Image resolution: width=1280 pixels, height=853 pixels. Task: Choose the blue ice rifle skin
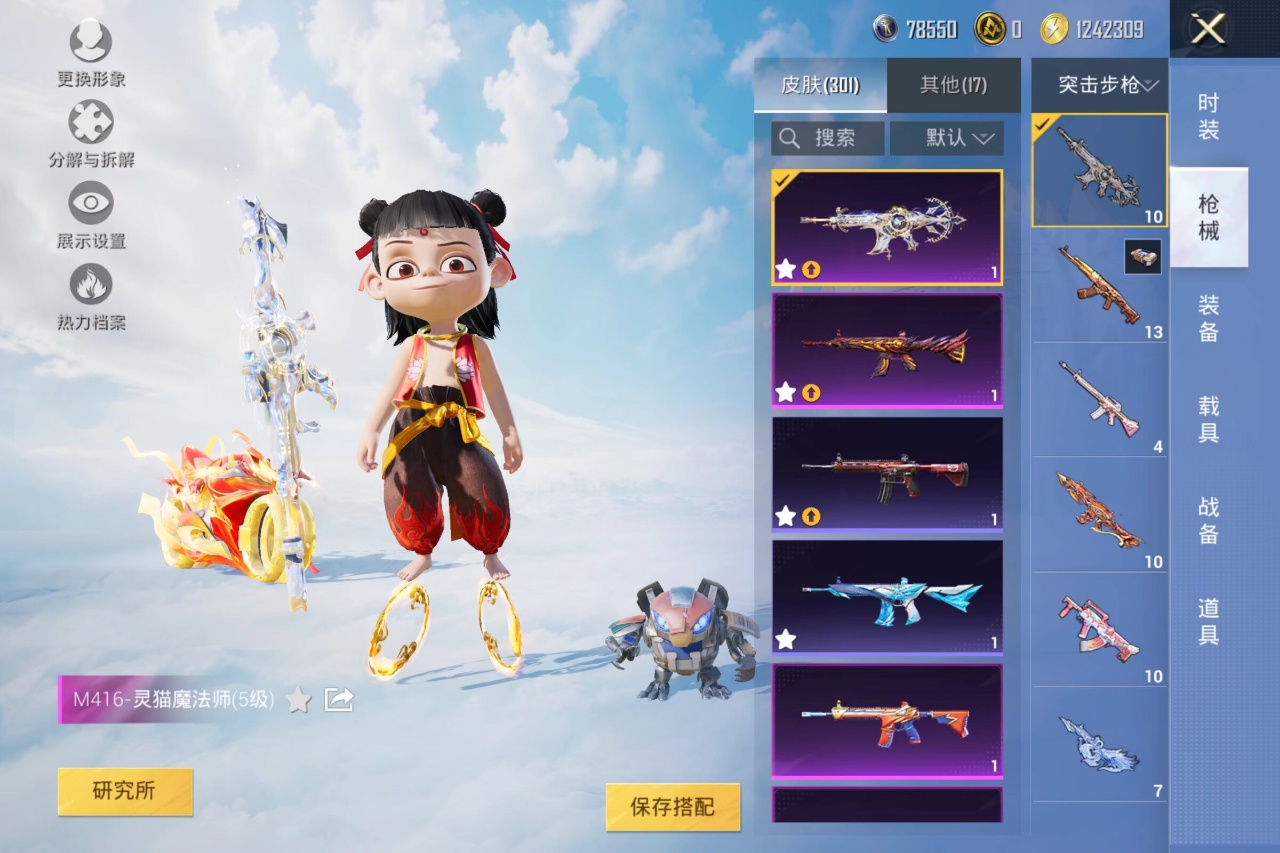pos(886,596)
